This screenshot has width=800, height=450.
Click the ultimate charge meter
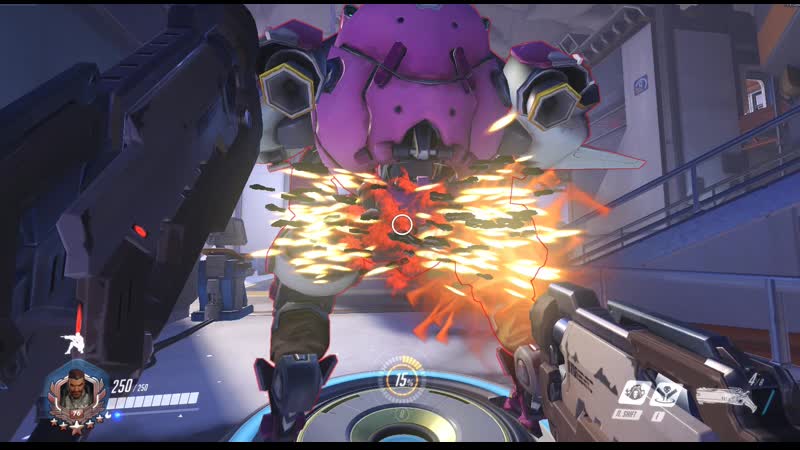point(401,381)
